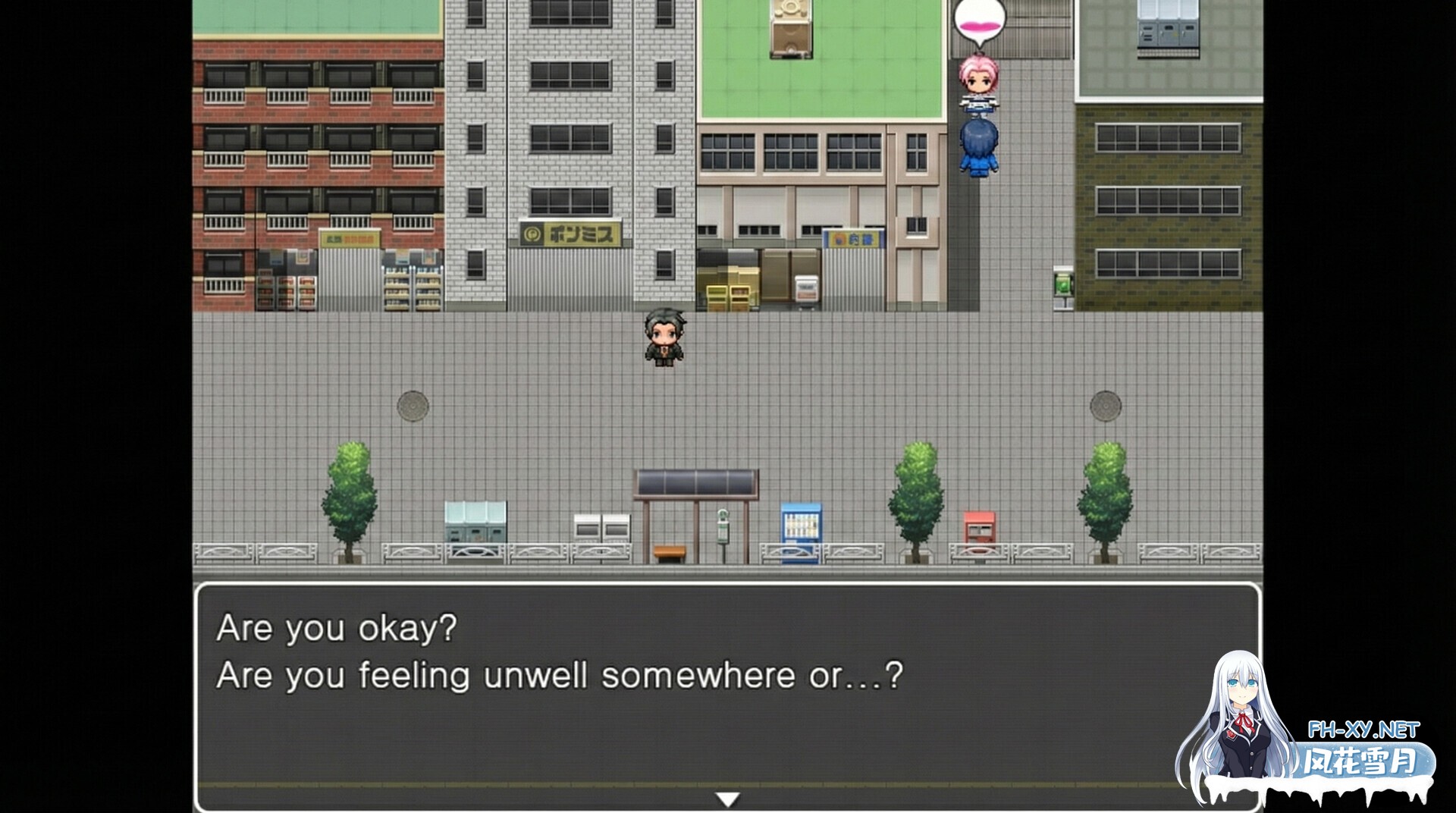Click the dialogue continue arrow

(727, 797)
